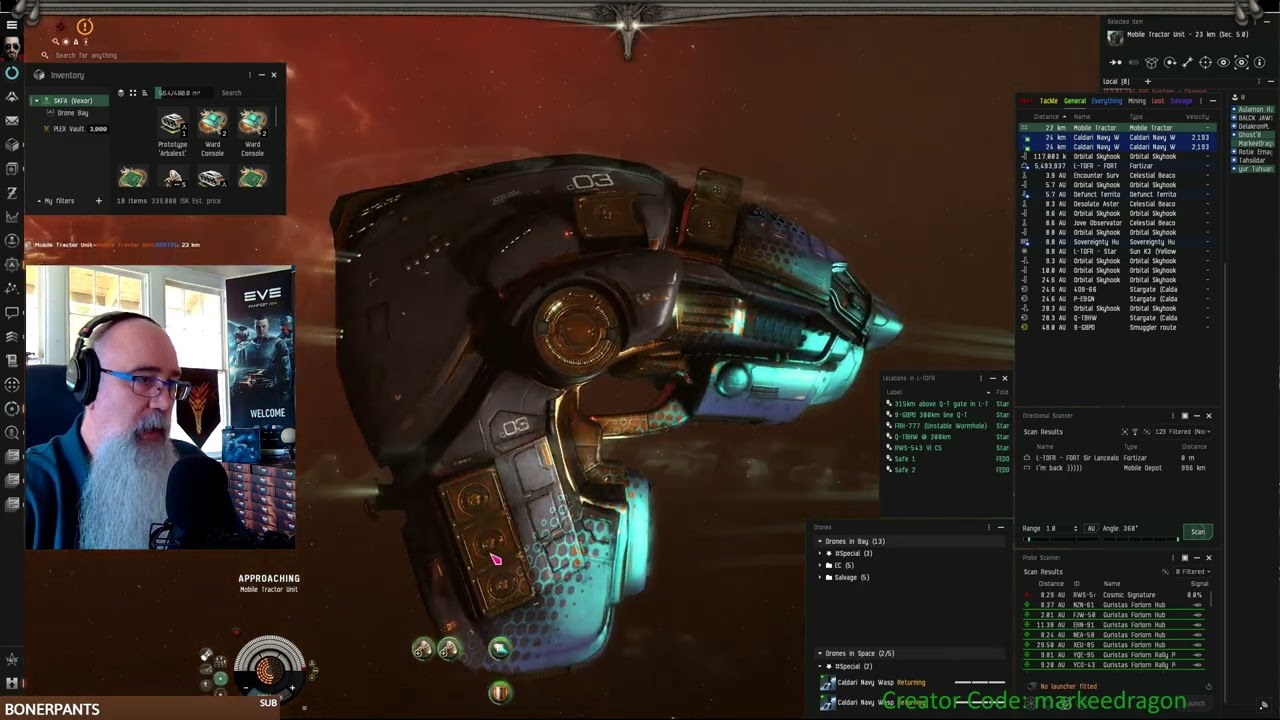Select the FRH-777 Unstable Wormhole location
This screenshot has width=1280, height=720.
pos(940,426)
